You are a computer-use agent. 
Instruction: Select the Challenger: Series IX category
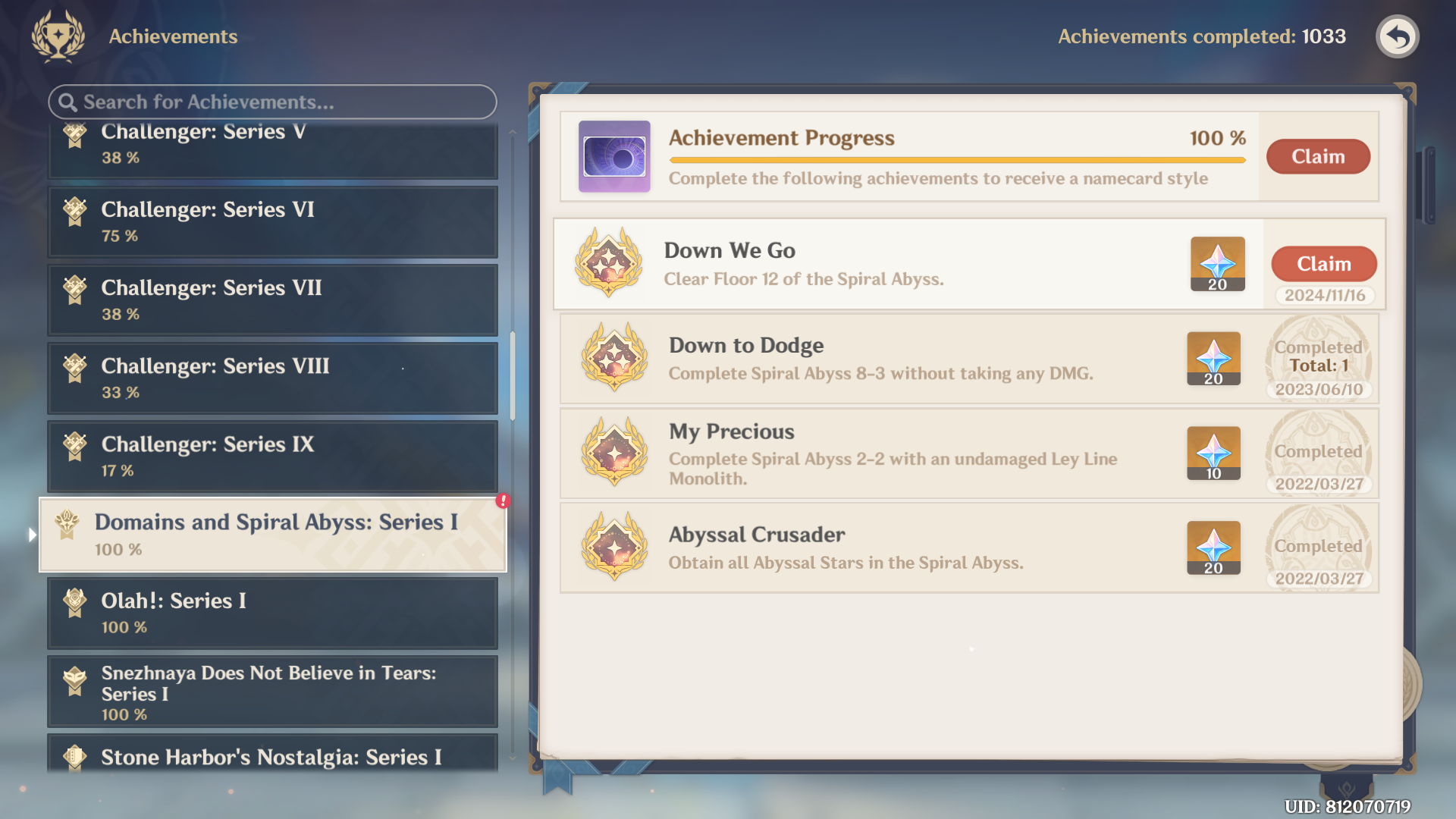pyautogui.click(x=273, y=456)
